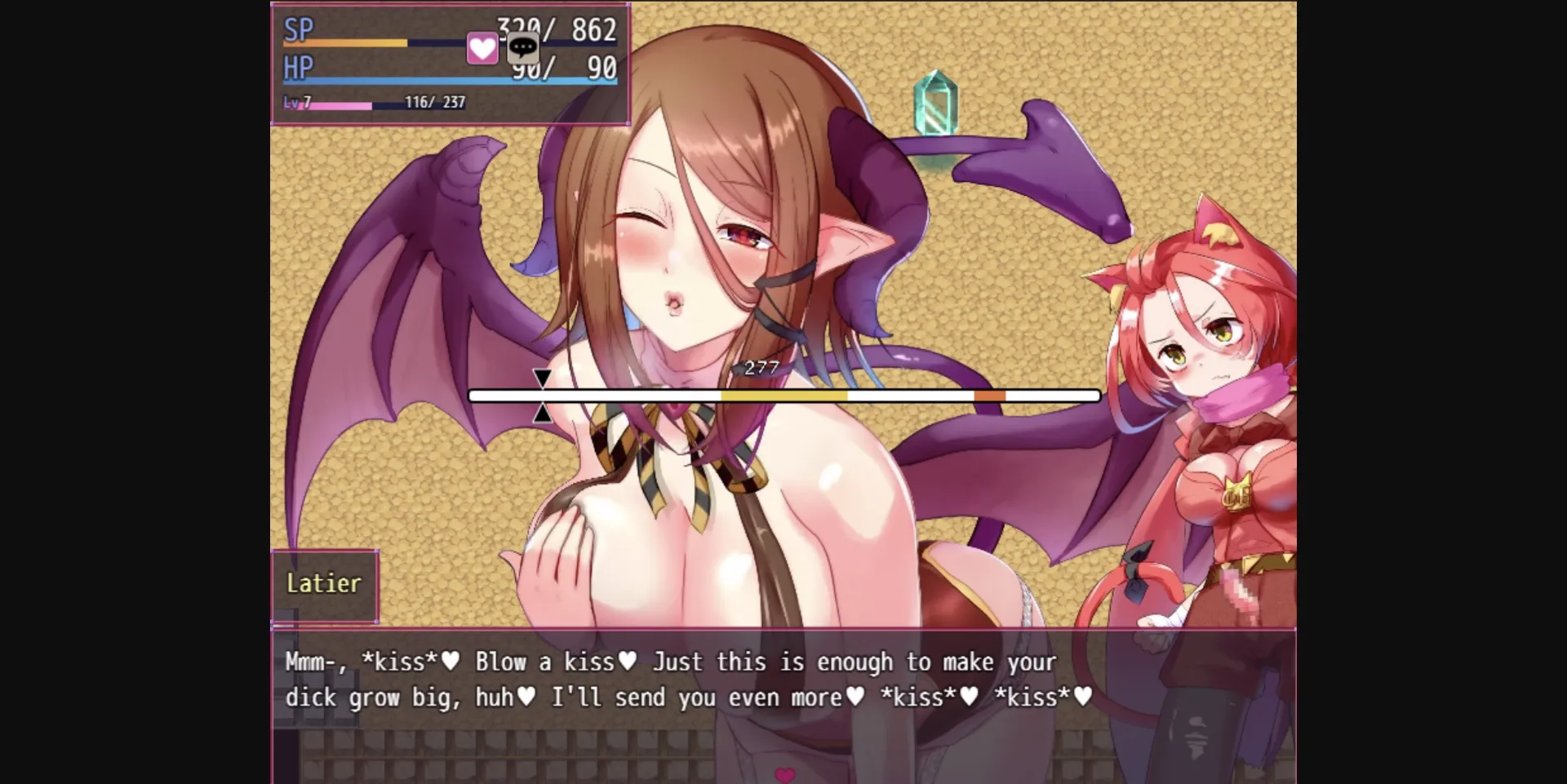Click the pink heart icon in the HUD
The height and width of the screenshot is (784, 1567).
[x=481, y=49]
